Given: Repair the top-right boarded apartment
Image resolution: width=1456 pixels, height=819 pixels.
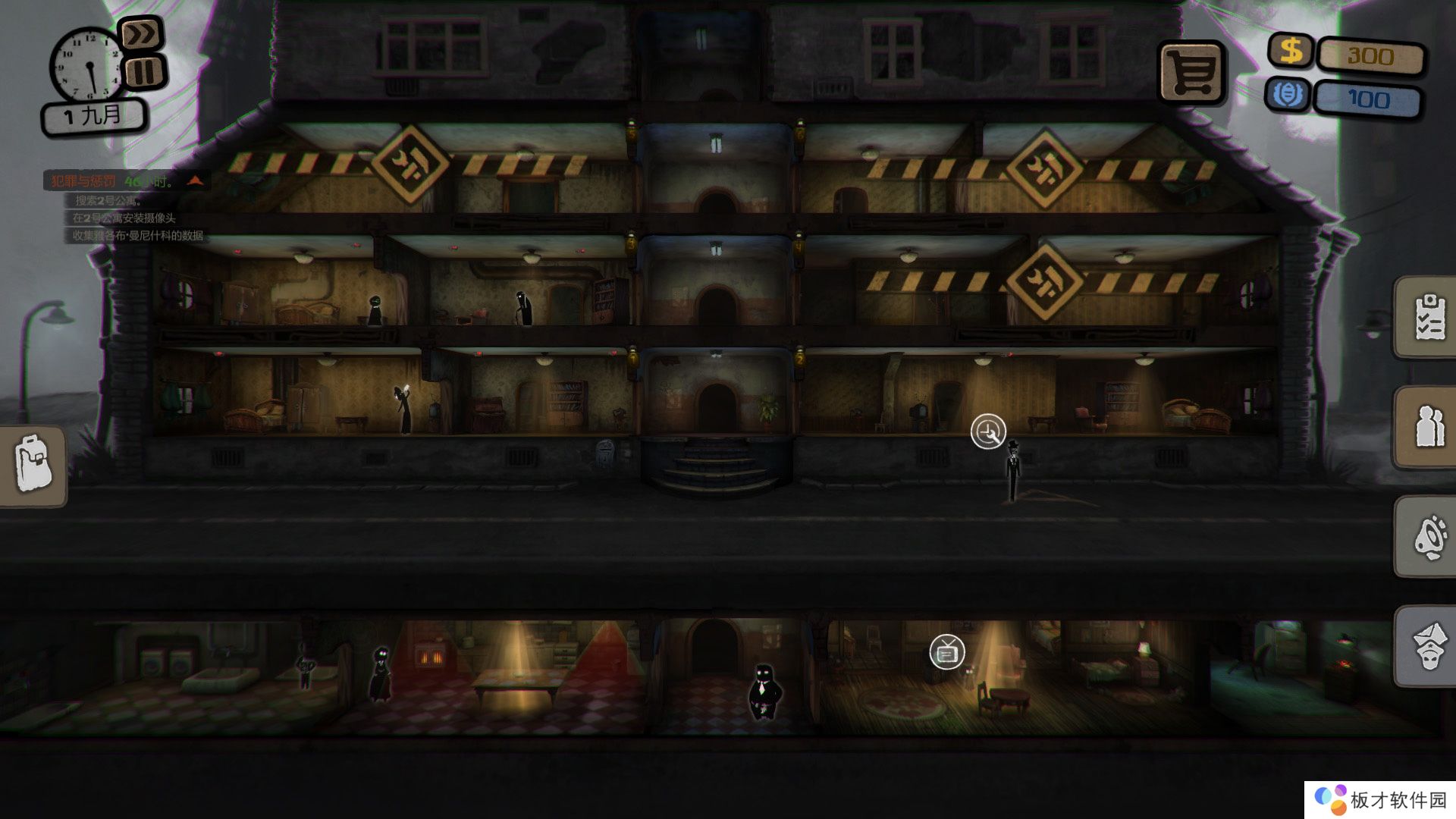Looking at the screenshot, I should [x=1044, y=168].
